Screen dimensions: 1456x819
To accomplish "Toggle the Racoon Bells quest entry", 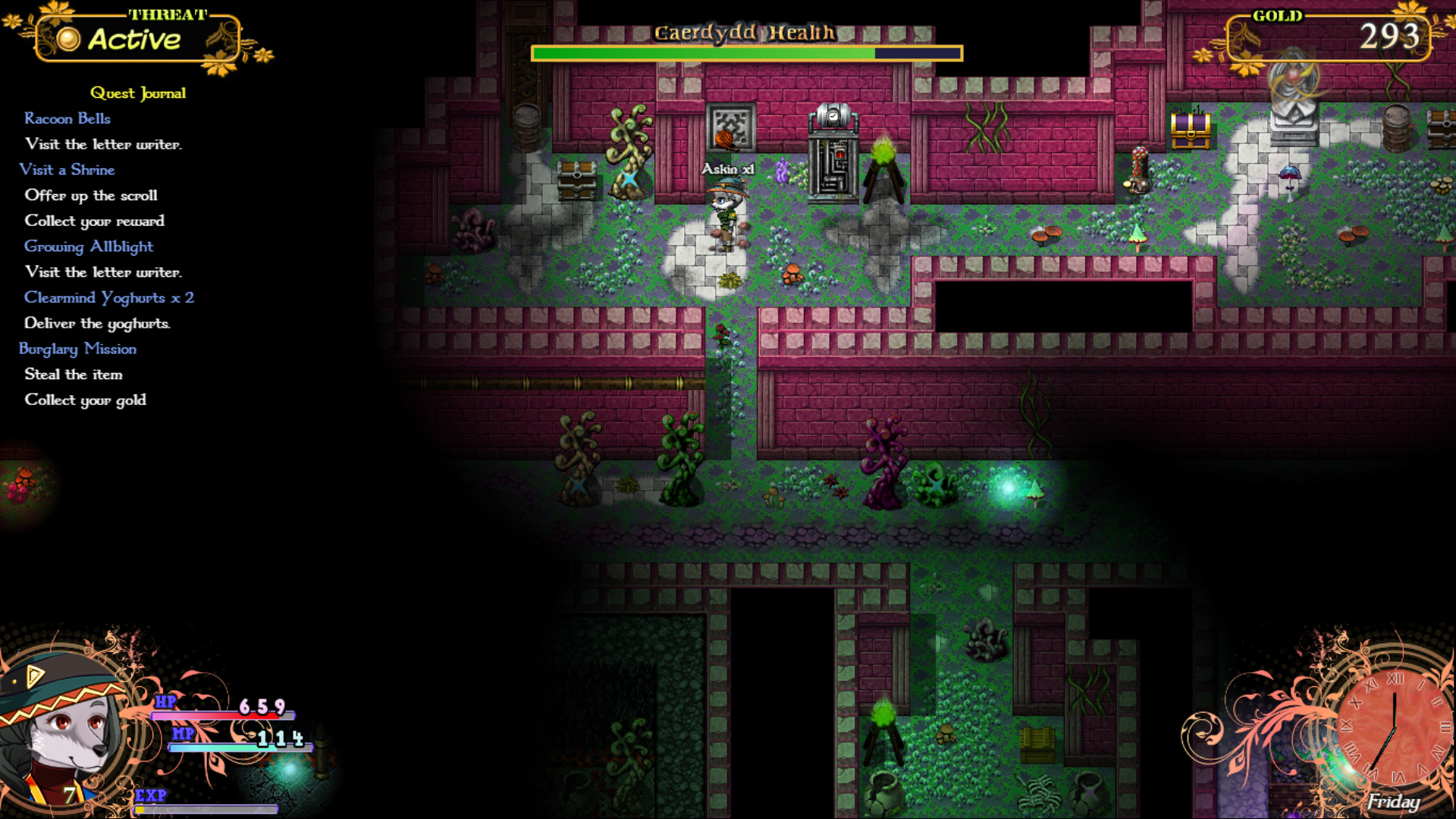I will (68, 118).
